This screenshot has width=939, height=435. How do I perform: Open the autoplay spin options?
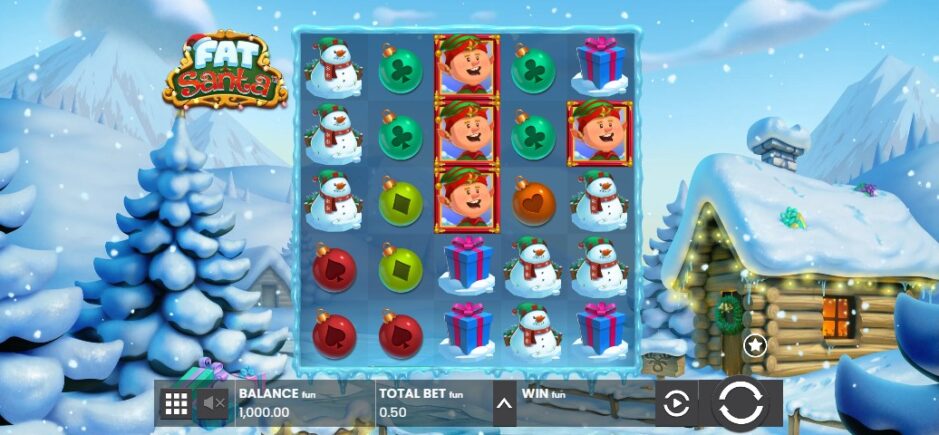pos(677,403)
